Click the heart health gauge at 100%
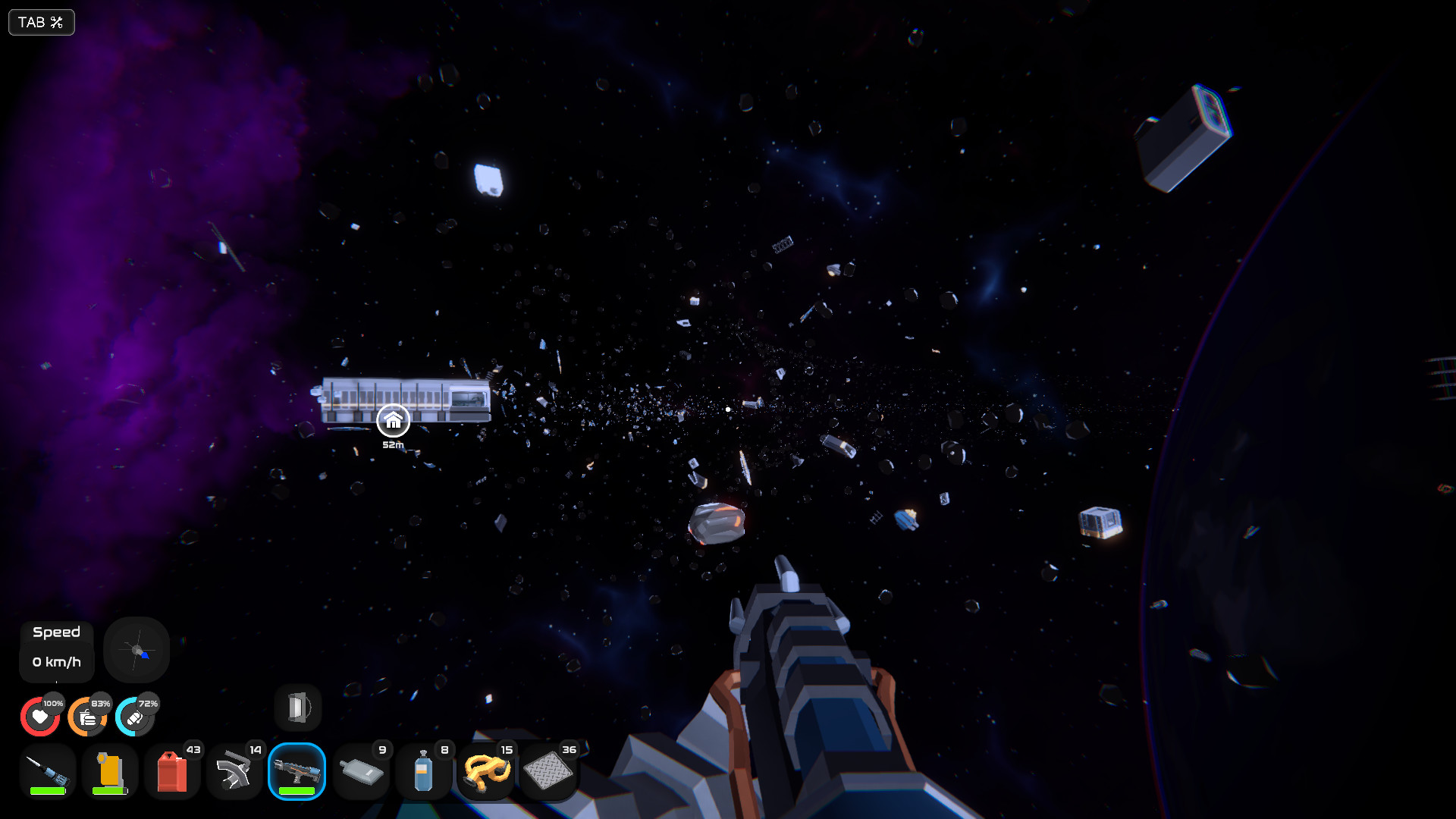The image size is (1456, 819). (40, 716)
